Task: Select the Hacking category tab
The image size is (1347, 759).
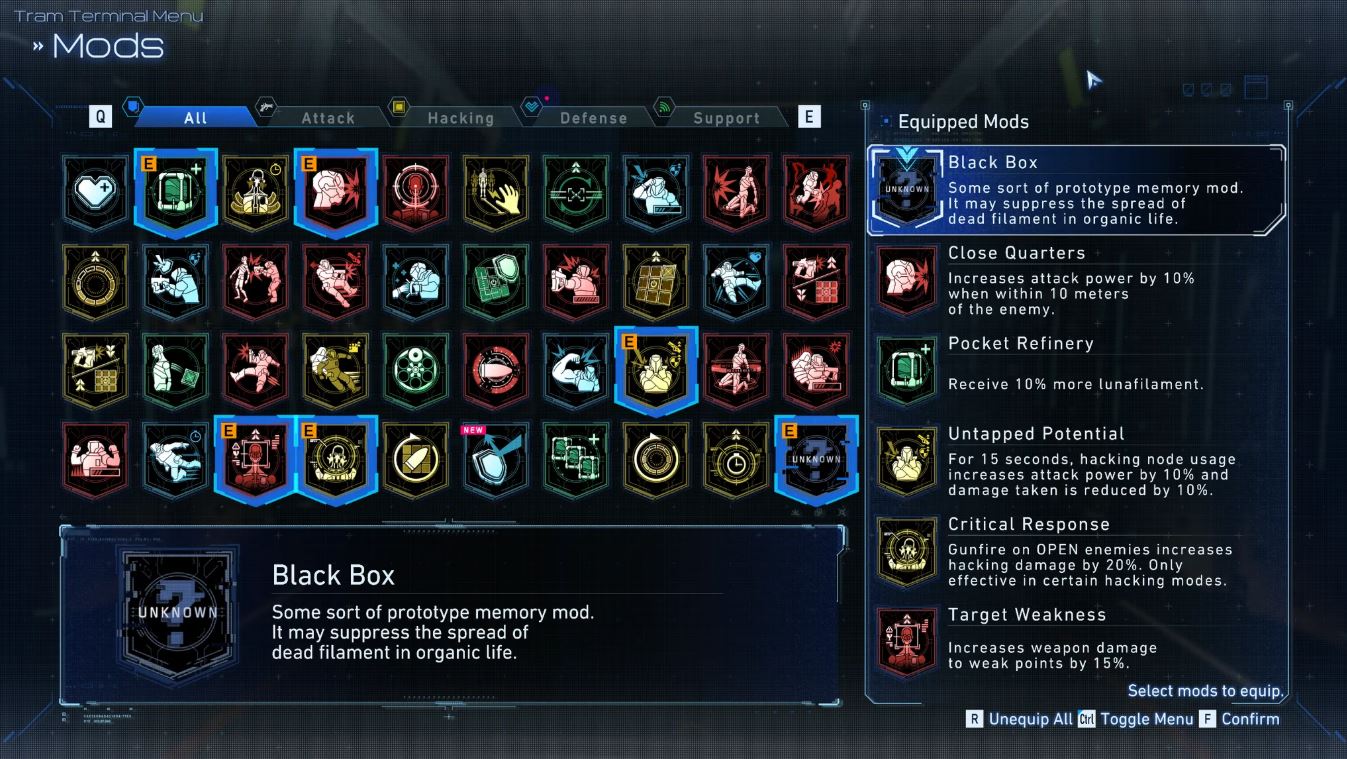Action: (x=462, y=117)
